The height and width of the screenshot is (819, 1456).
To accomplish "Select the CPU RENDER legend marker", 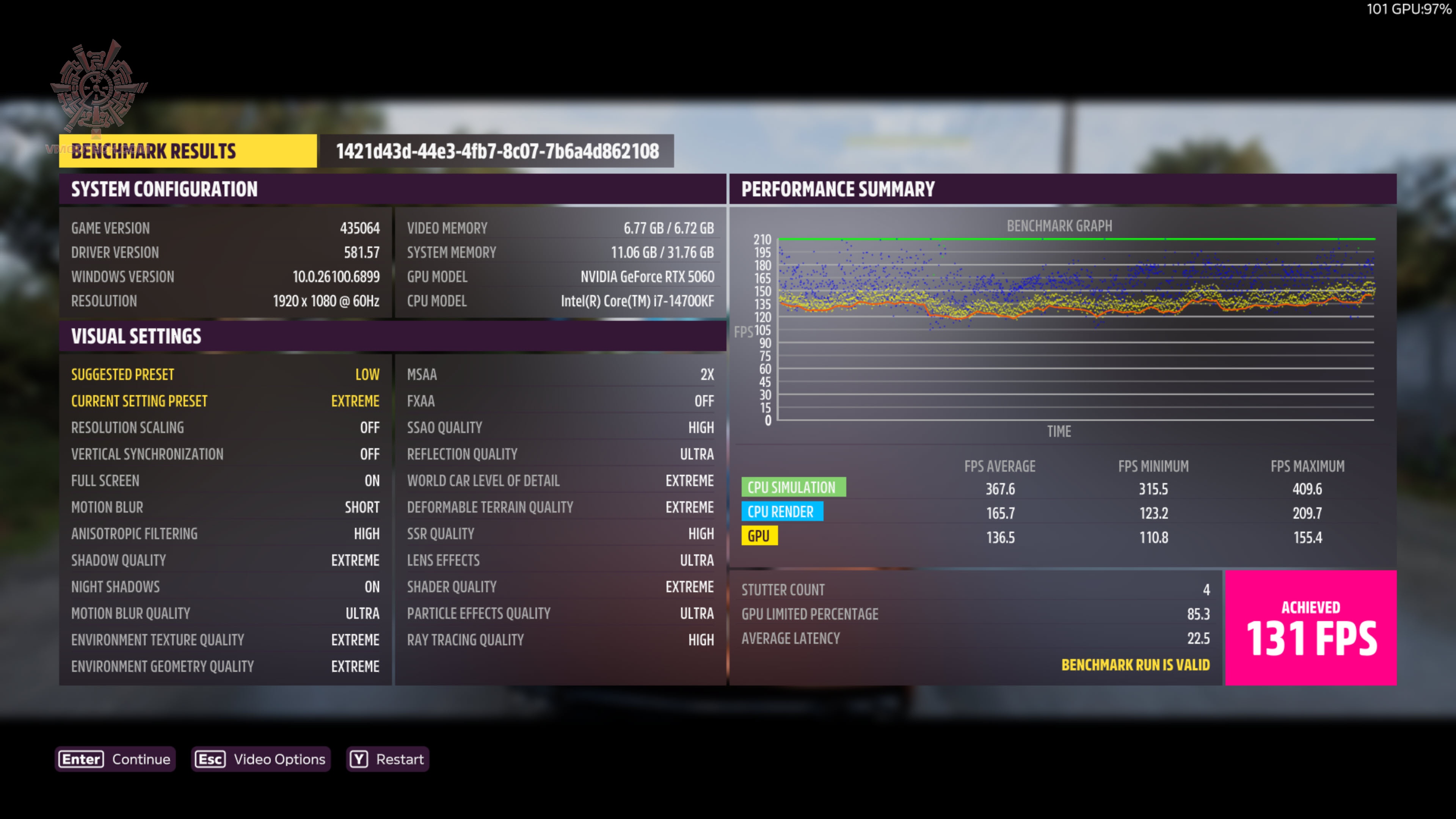I will pos(782,511).
